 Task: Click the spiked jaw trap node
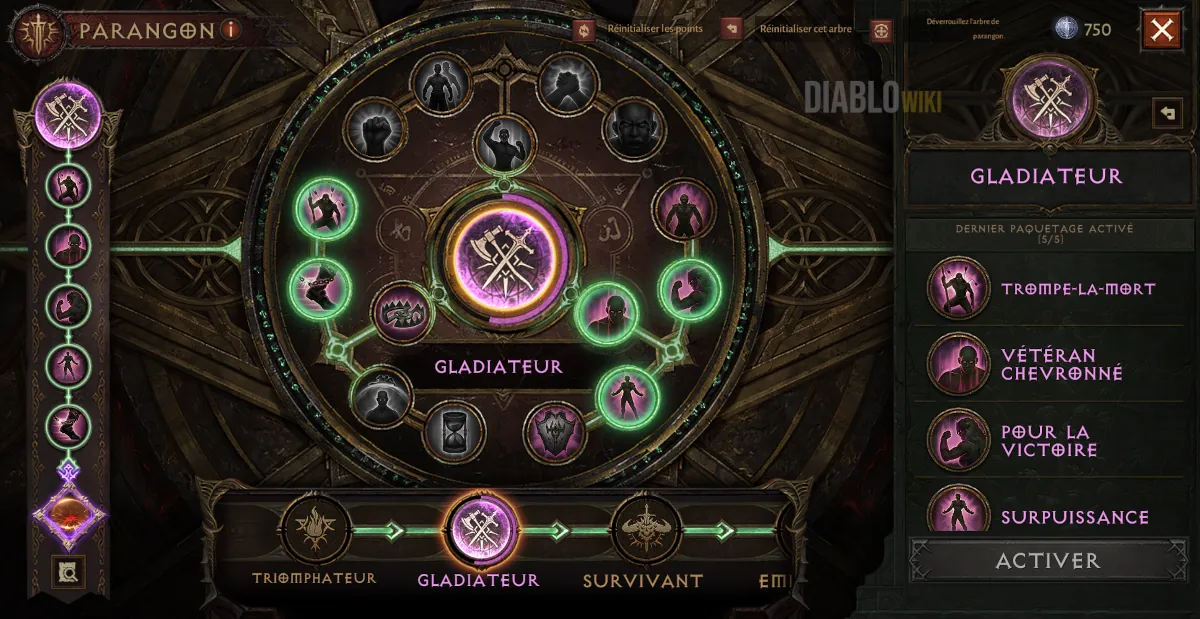tap(402, 313)
